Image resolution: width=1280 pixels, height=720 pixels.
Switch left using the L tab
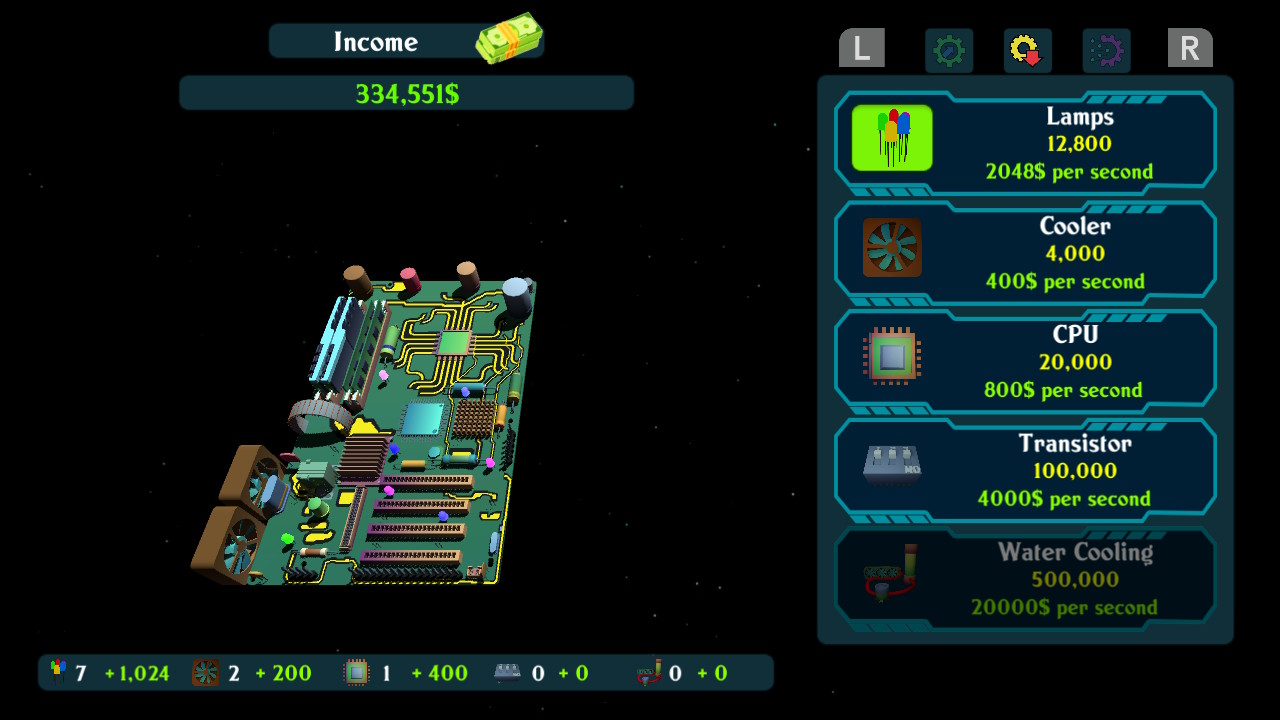point(861,48)
